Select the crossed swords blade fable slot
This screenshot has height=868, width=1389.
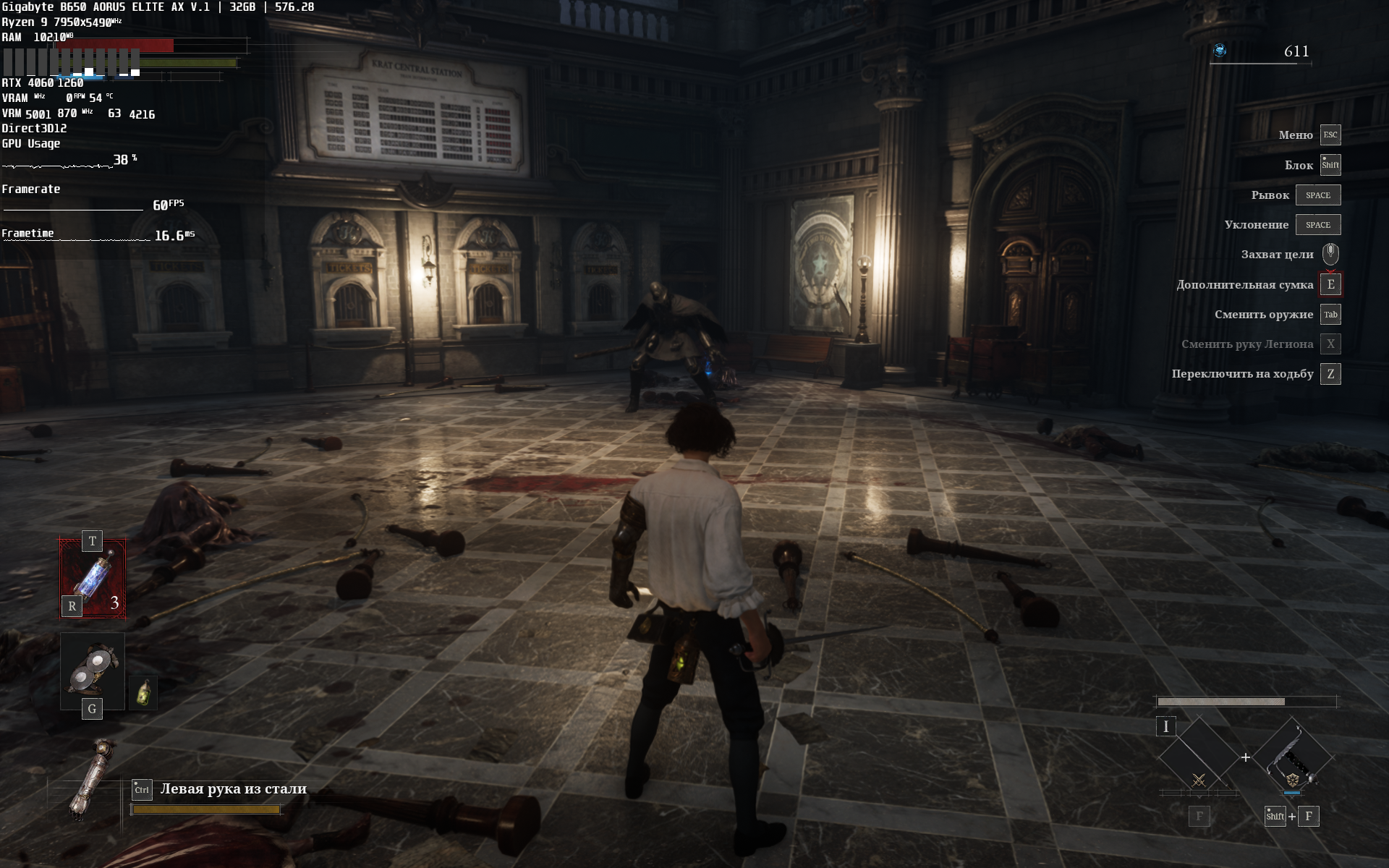click(x=1199, y=758)
